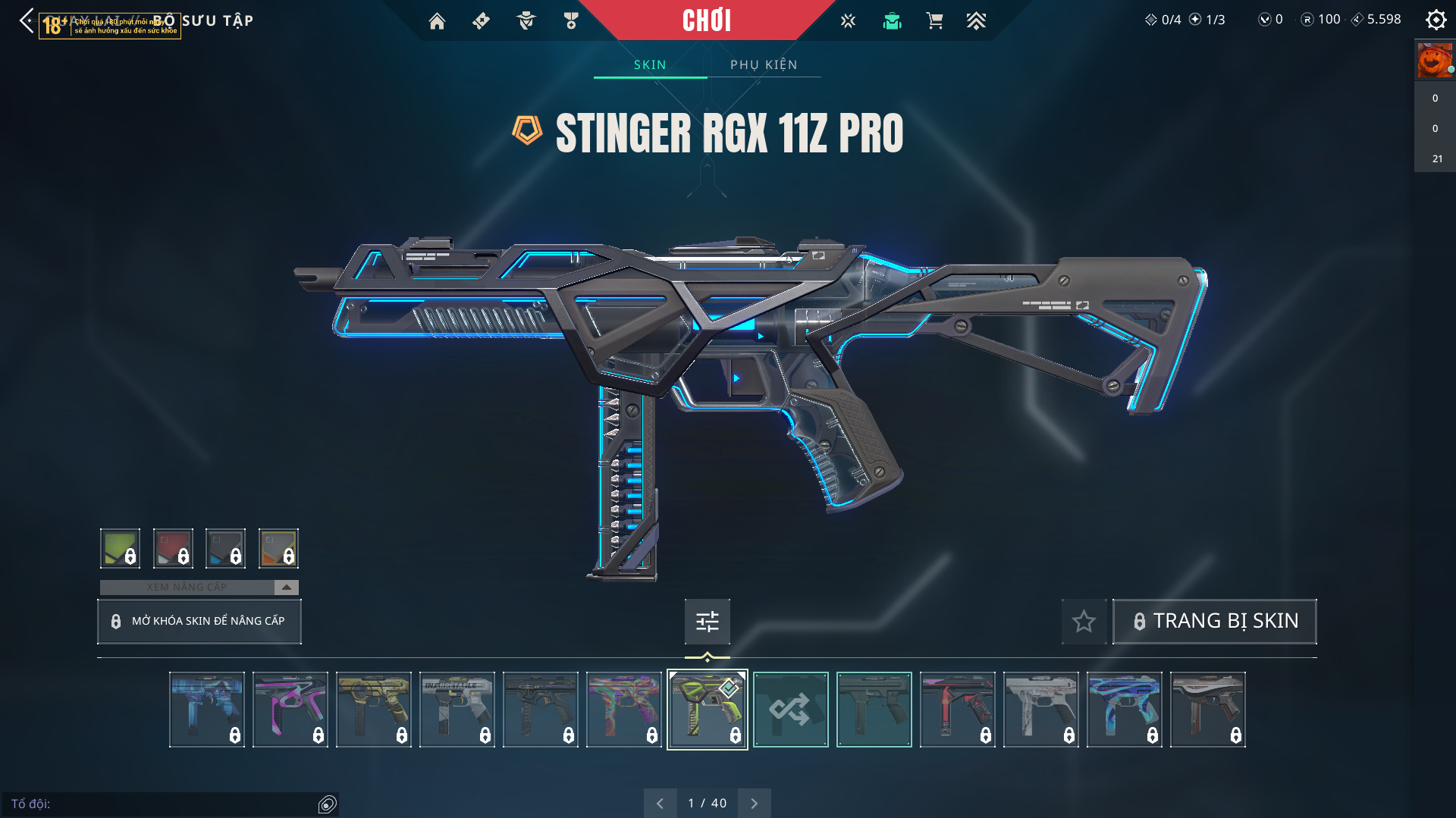Select the random shuffle skin tile
Screen dimensions: 1456x818
click(790, 710)
